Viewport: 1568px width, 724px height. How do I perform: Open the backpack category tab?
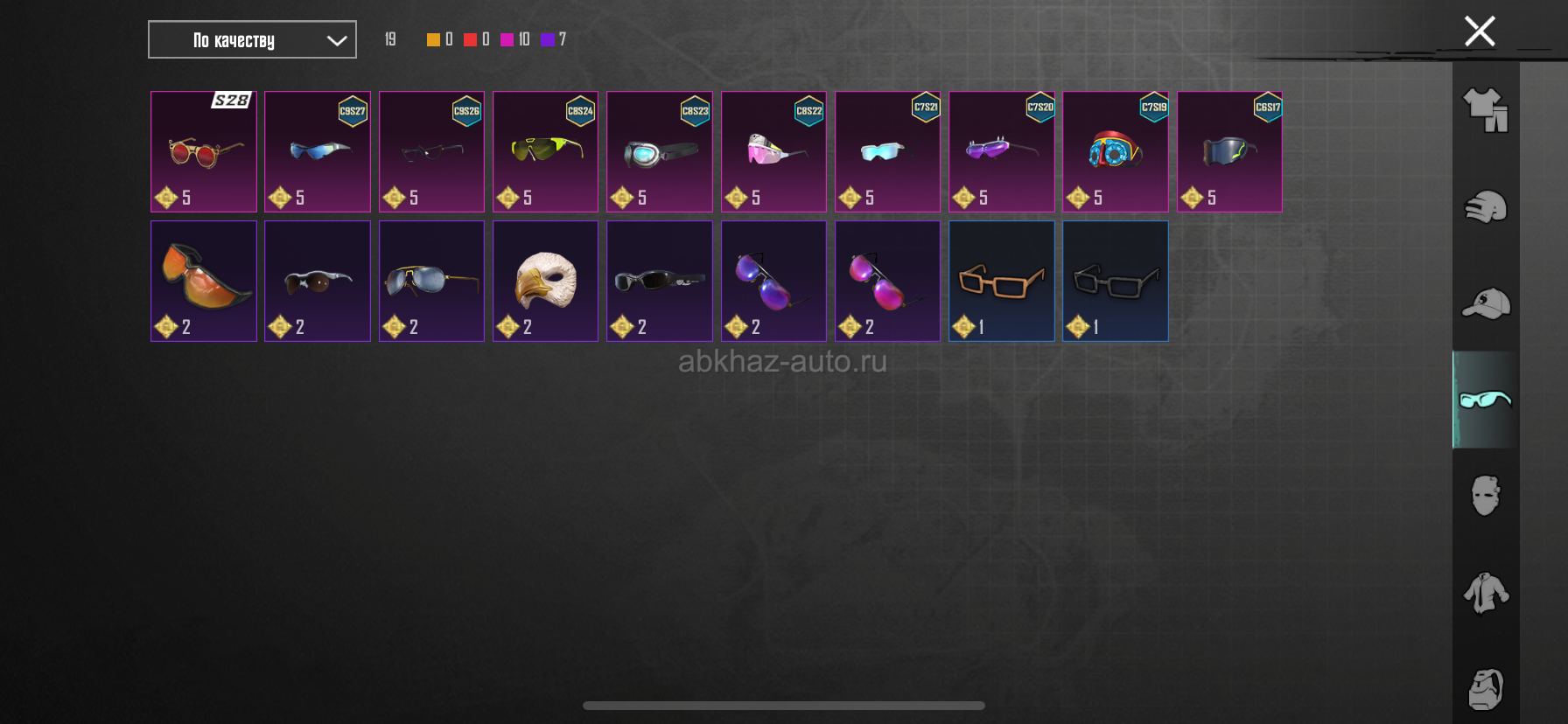1486,689
